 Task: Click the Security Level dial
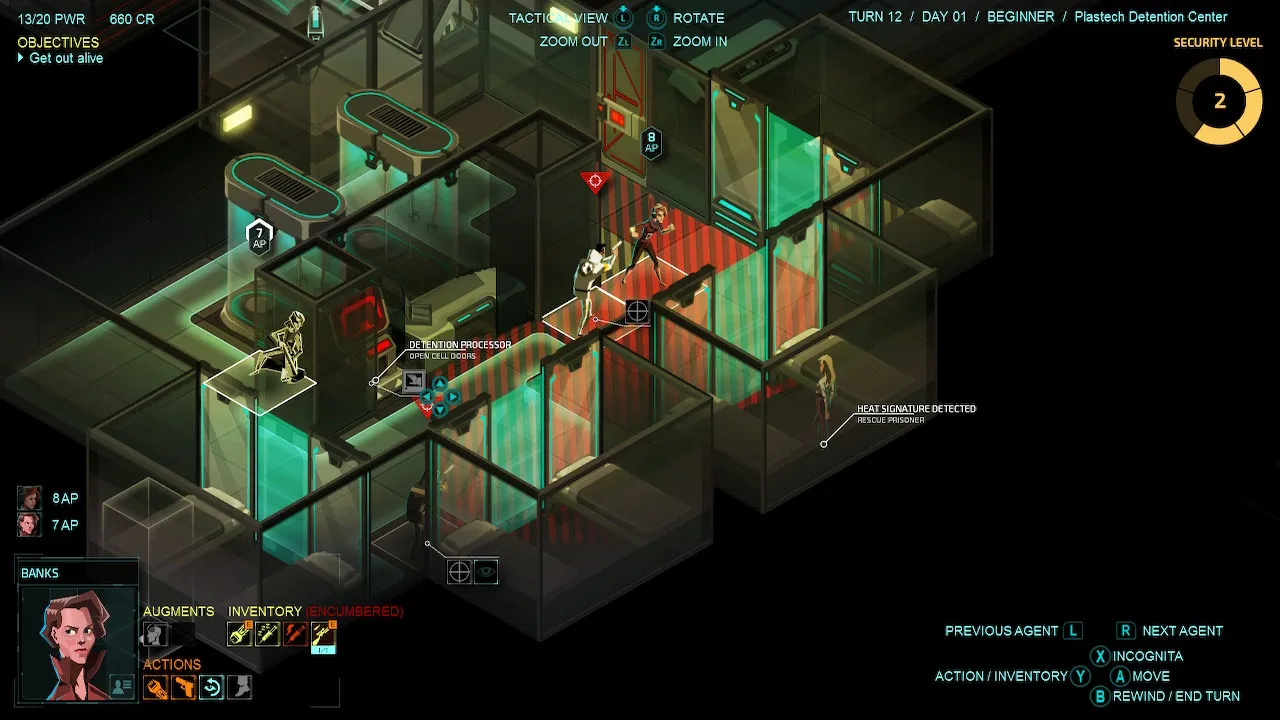coord(1220,101)
